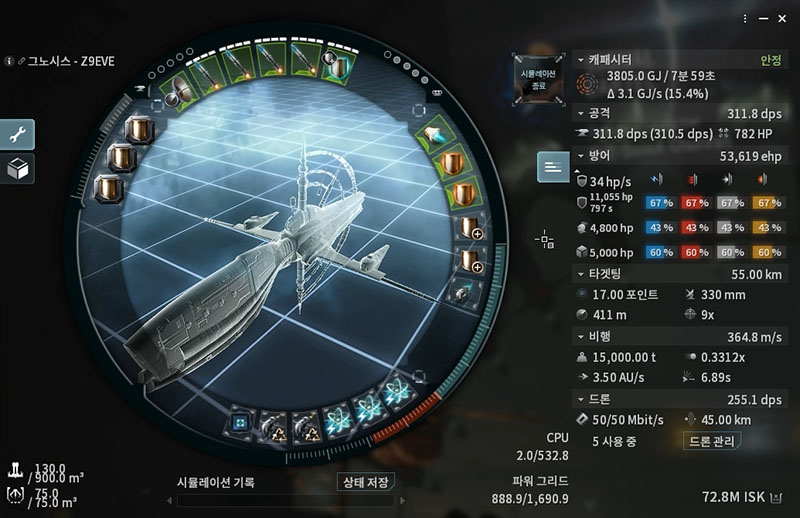
Task: Open the 드론 관리 drone management button
Action: coord(717,441)
